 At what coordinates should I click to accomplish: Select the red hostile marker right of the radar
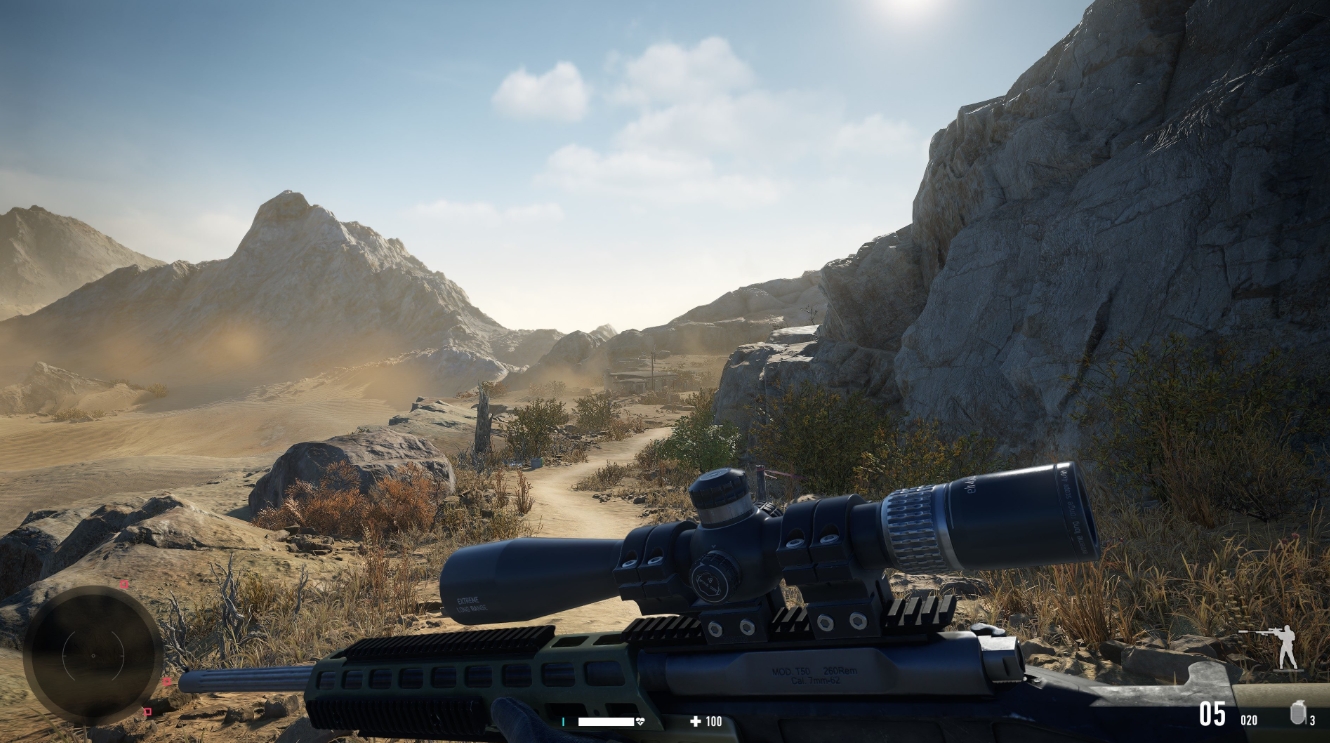pyautogui.click(x=167, y=681)
